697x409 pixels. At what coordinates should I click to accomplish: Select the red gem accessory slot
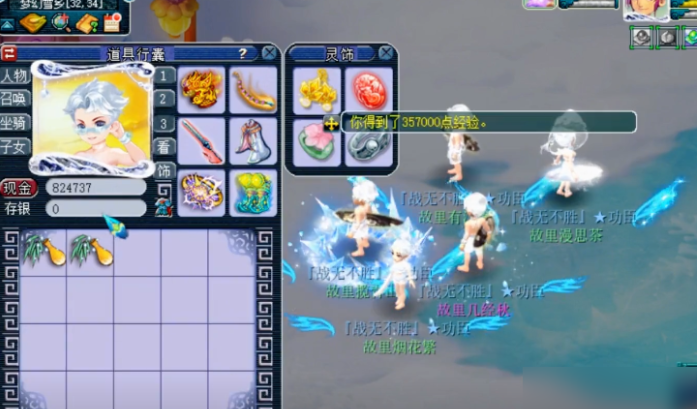pos(368,90)
